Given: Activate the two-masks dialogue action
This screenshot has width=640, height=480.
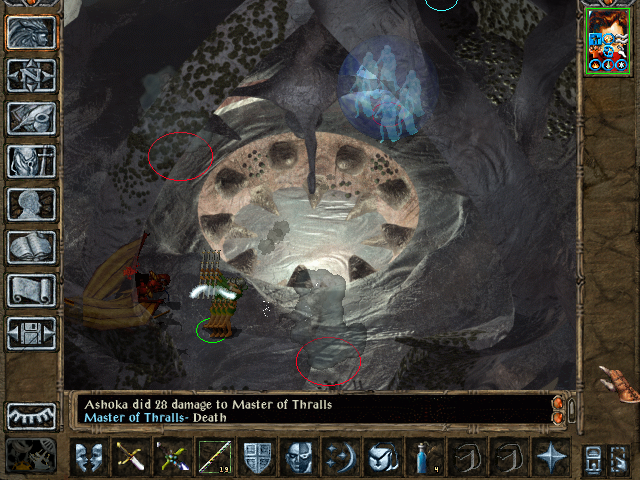Looking at the screenshot, I should pyautogui.click(x=90, y=457).
